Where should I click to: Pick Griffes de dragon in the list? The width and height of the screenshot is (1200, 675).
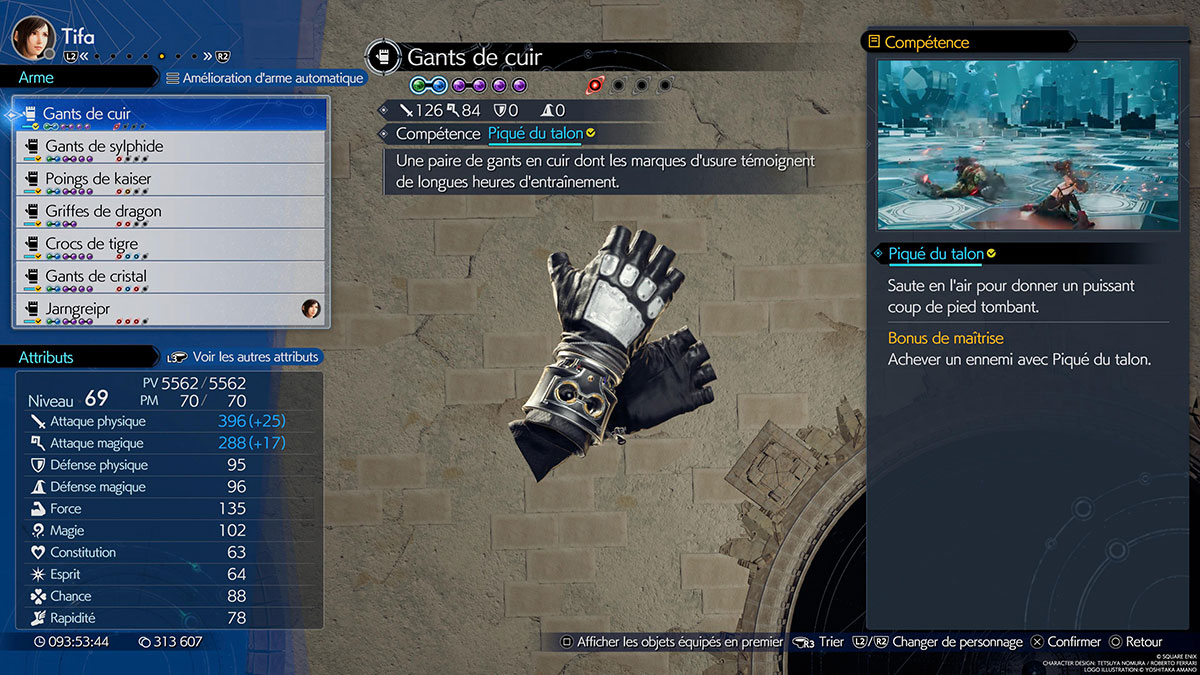(170, 212)
